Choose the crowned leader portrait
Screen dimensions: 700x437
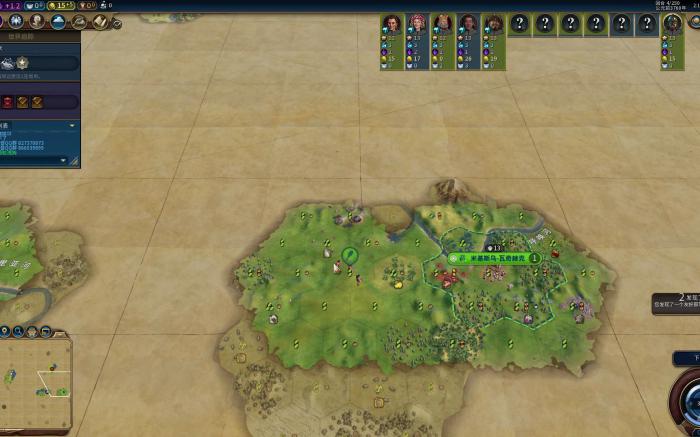click(x=441, y=24)
